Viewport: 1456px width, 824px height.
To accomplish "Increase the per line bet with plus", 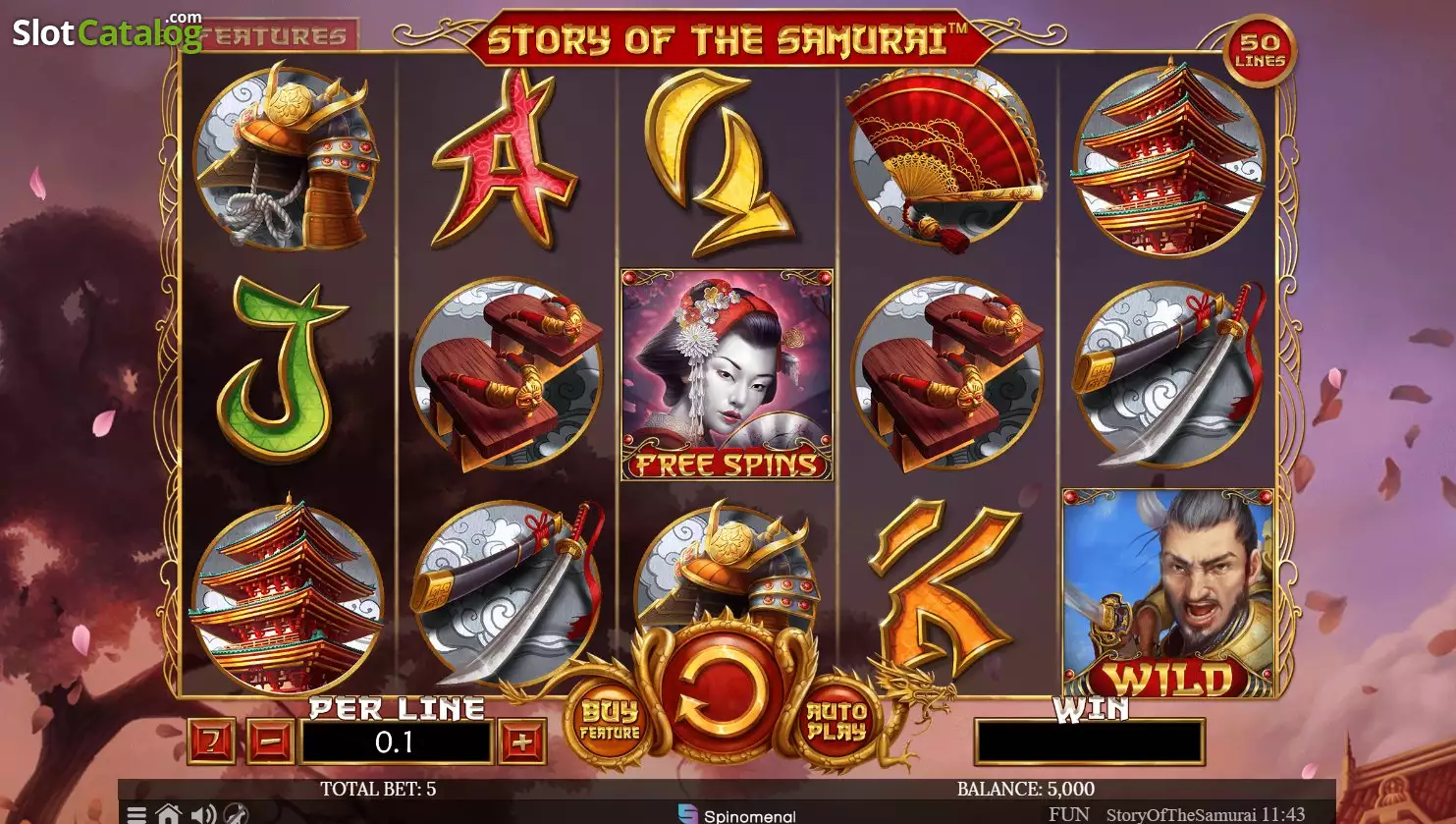I will (521, 742).
